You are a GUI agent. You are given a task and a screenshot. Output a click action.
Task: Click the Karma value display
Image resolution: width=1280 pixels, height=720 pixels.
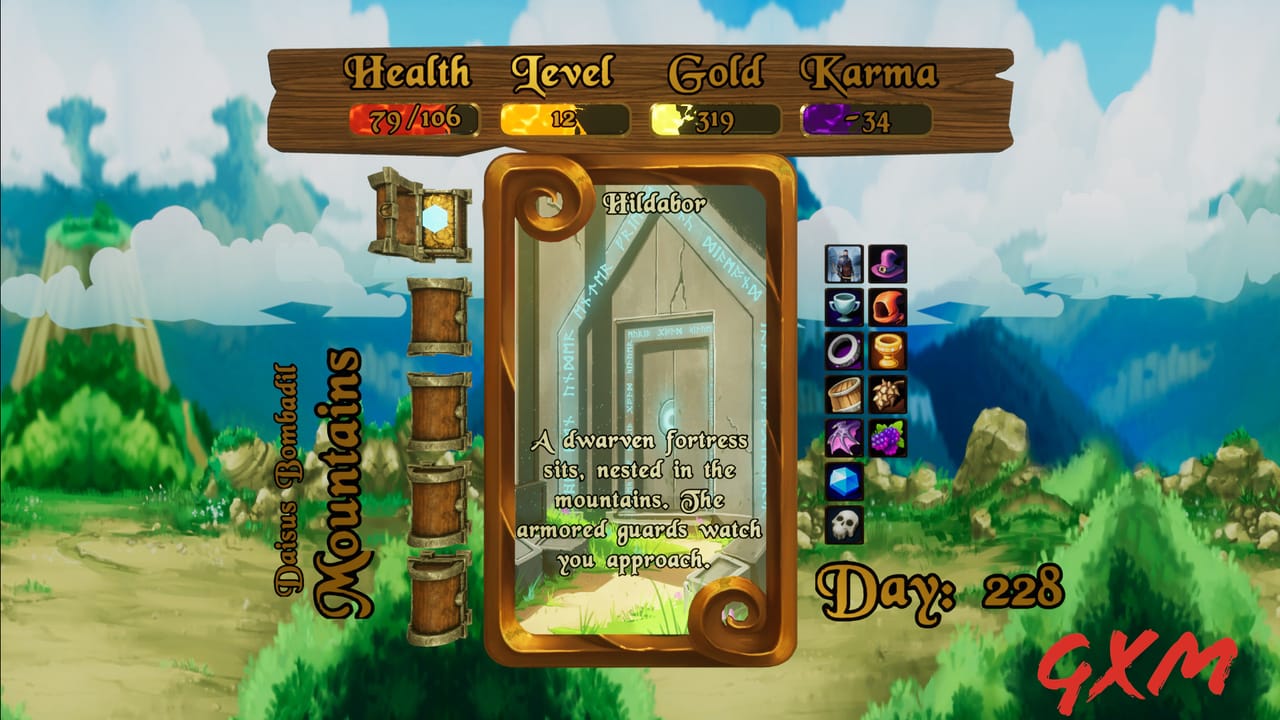pos(865,117)
